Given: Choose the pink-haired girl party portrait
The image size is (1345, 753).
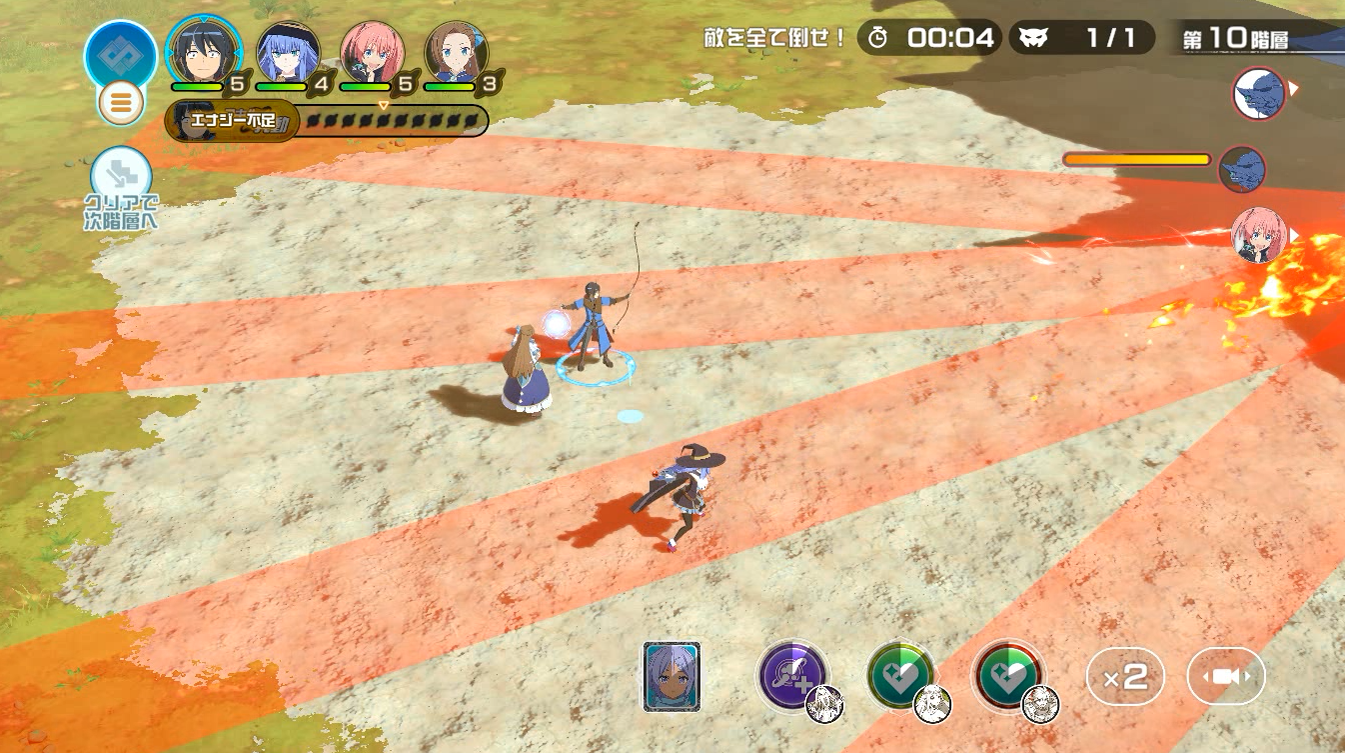Looking at the screenshot, I should tap(372, 52).
